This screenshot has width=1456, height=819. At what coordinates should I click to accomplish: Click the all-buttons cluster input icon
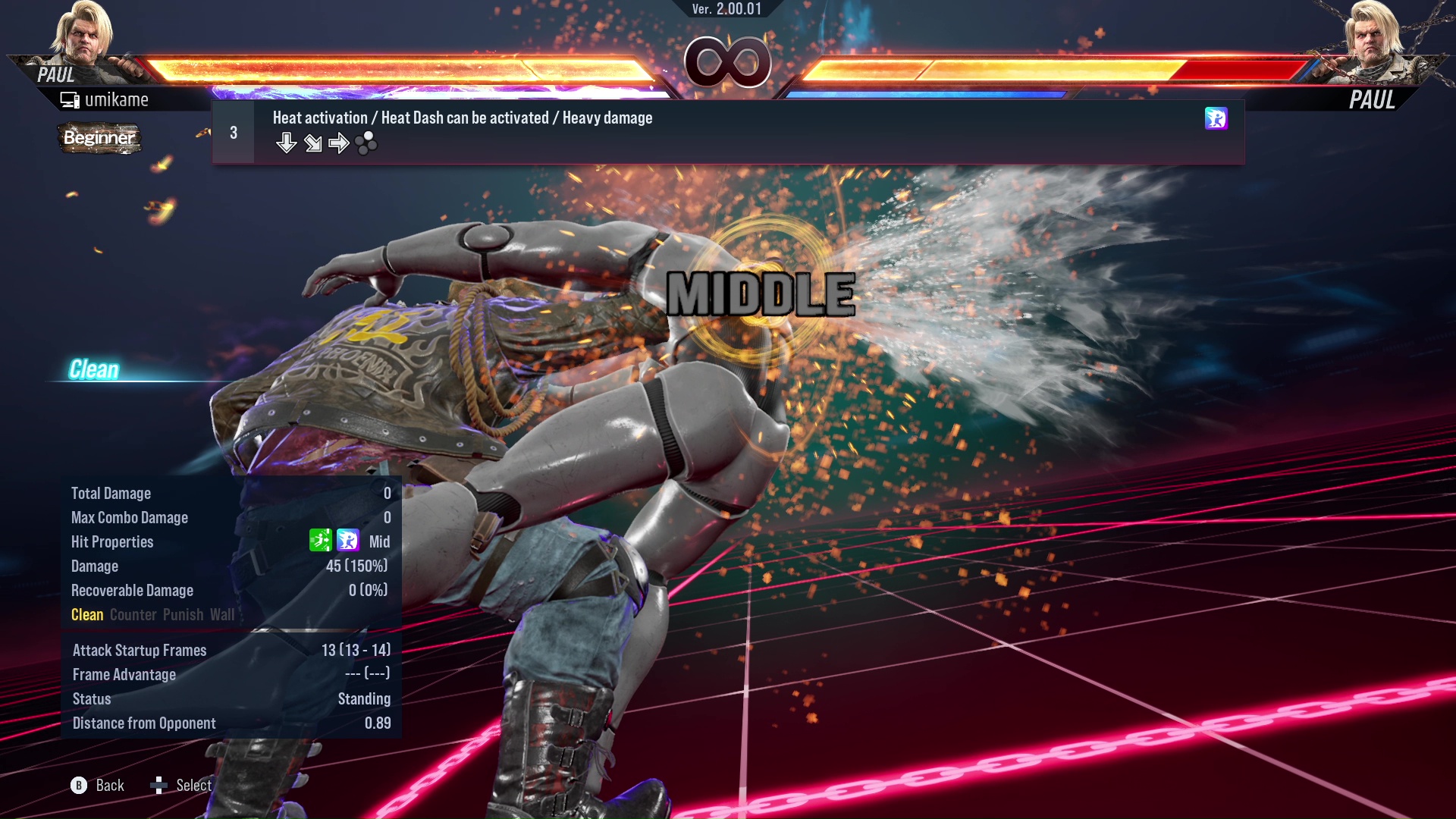click(366, 143)
